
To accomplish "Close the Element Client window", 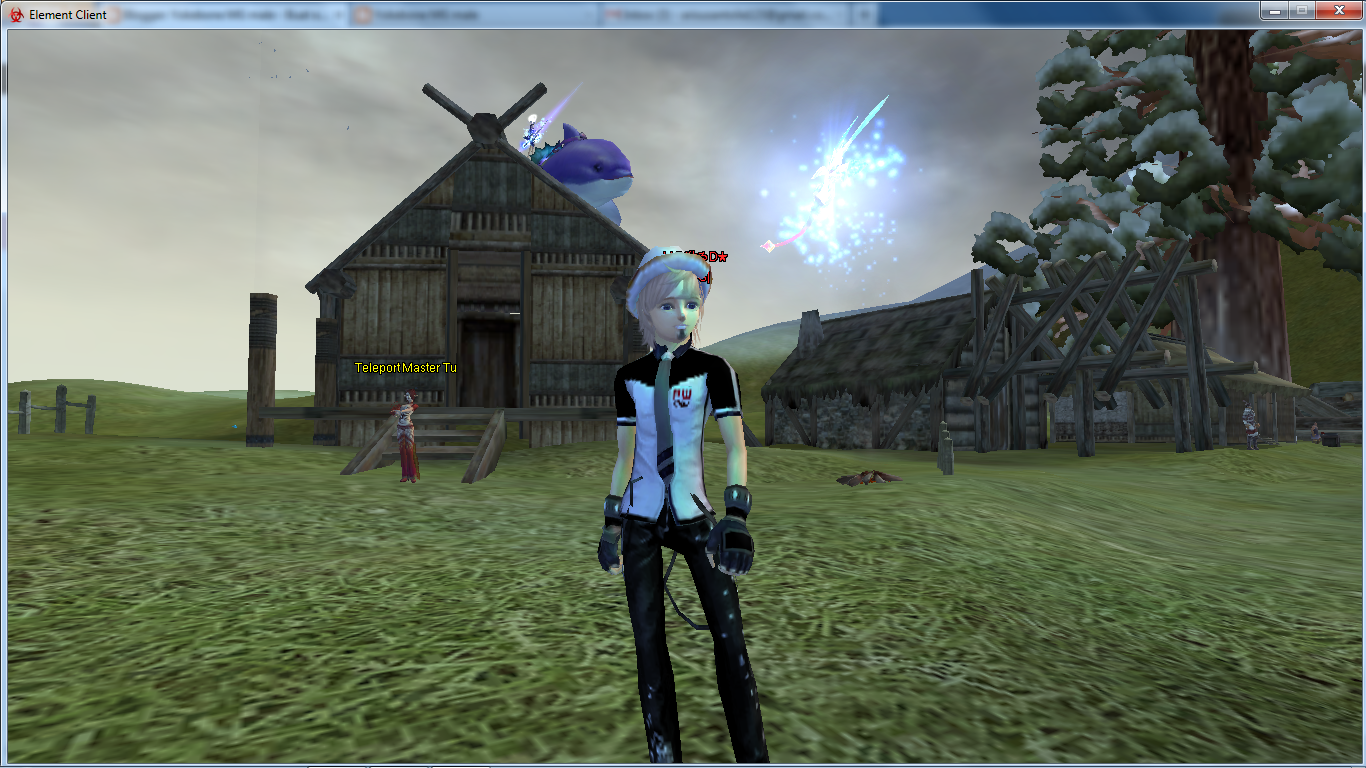I will tap(1338, 11).
